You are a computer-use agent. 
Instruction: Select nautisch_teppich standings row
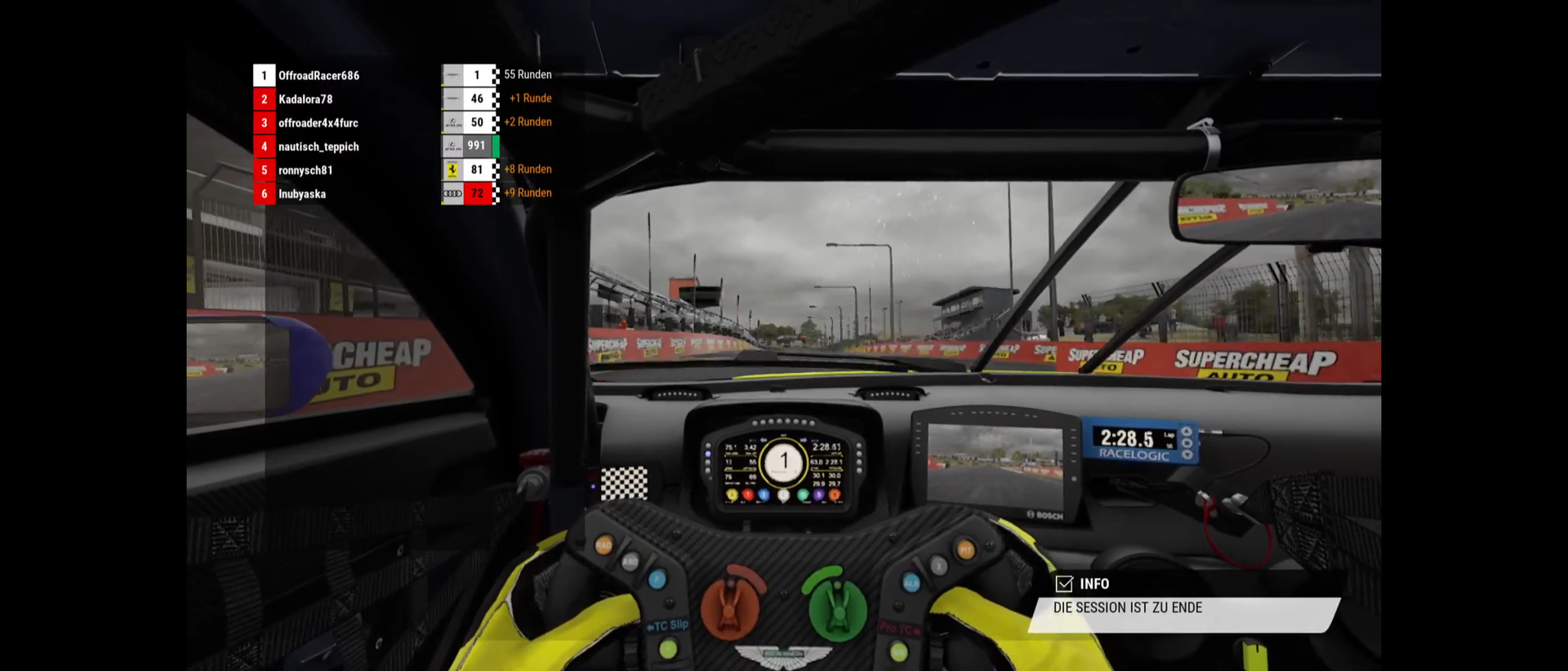(x=318, y=147)
